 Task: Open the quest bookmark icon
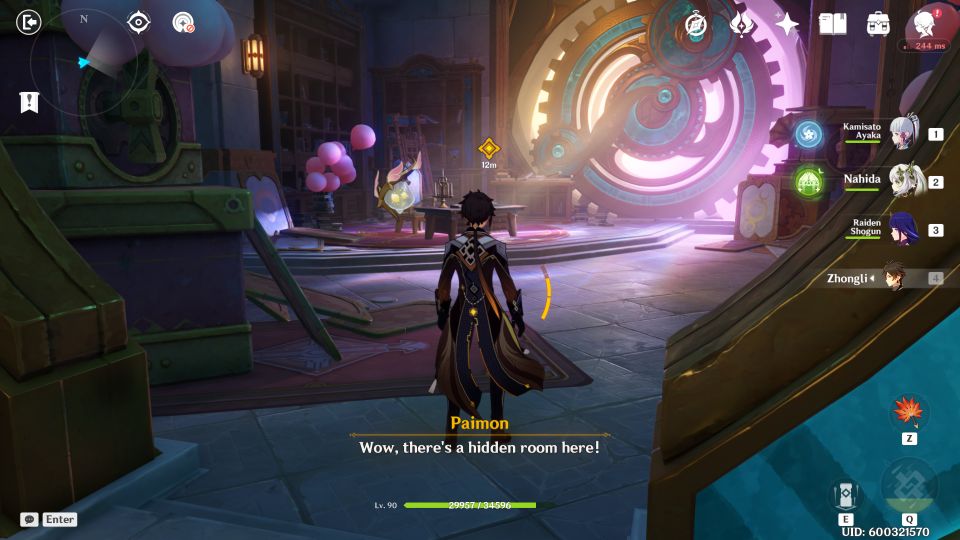(x=28, y=101)
